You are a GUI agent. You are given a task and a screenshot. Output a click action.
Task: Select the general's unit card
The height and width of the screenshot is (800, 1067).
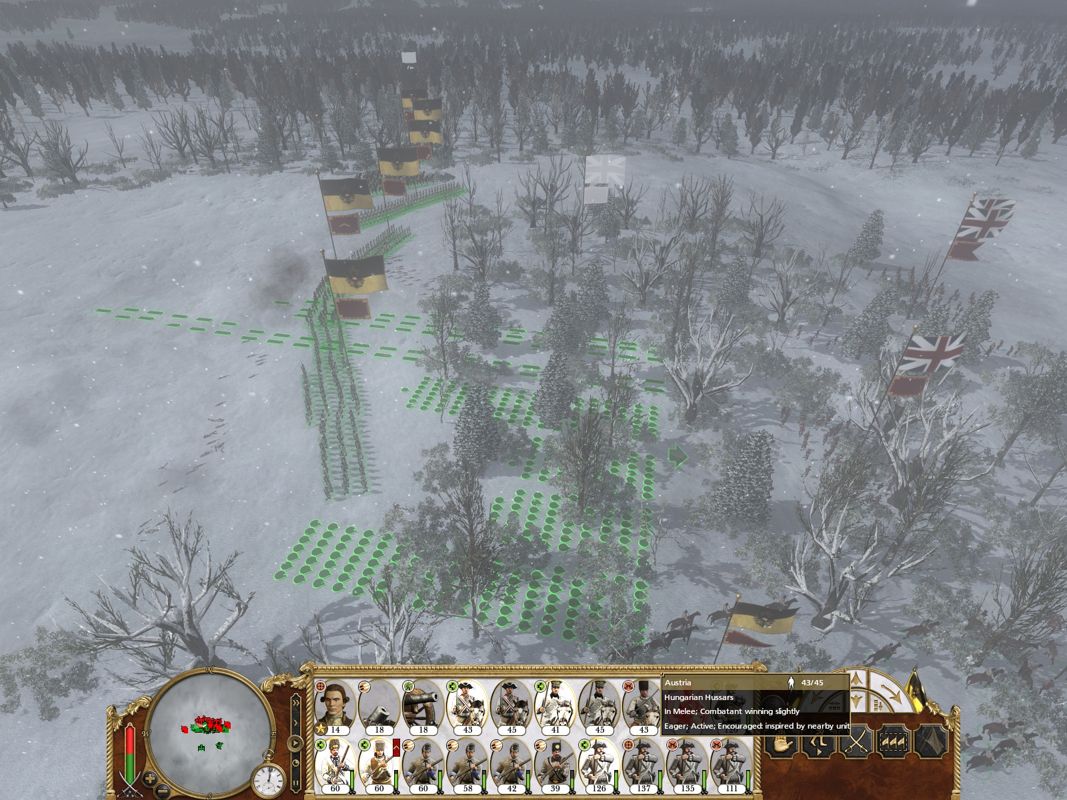[x=335, y=706]
